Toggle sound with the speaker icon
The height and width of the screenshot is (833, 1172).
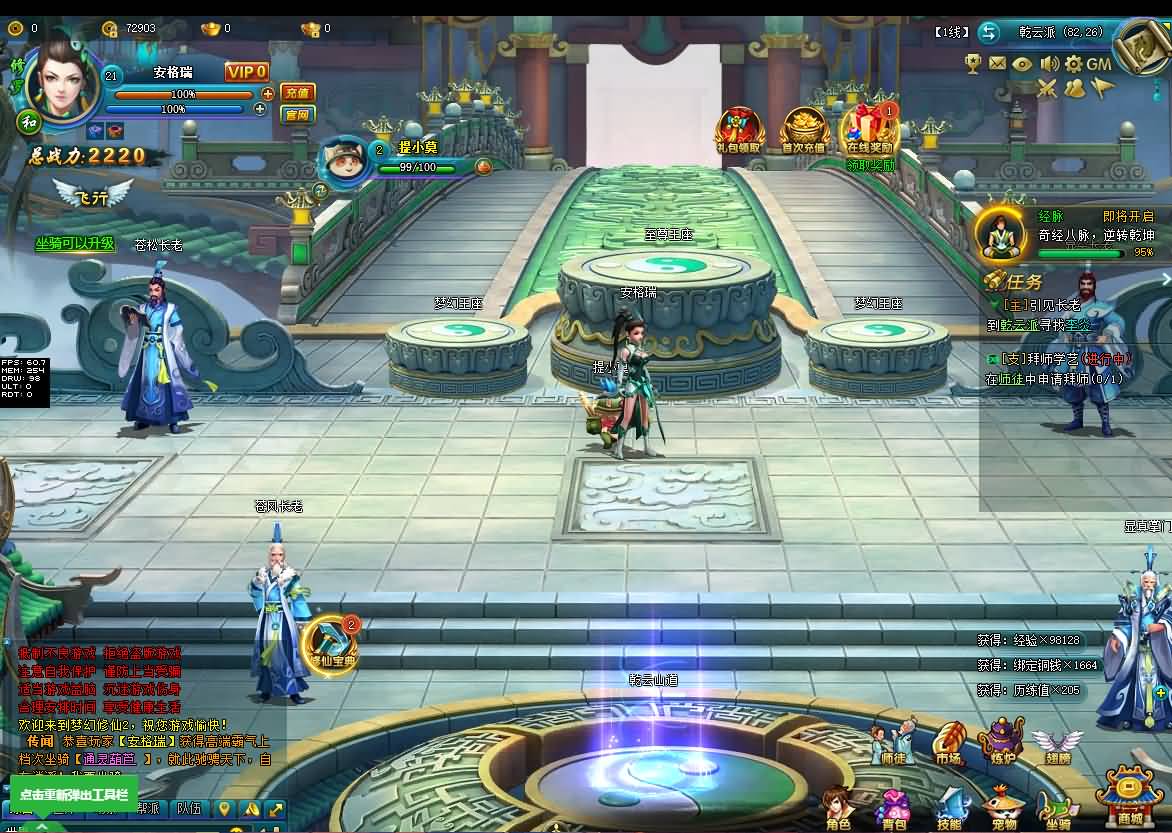[x=1048, y=64]
